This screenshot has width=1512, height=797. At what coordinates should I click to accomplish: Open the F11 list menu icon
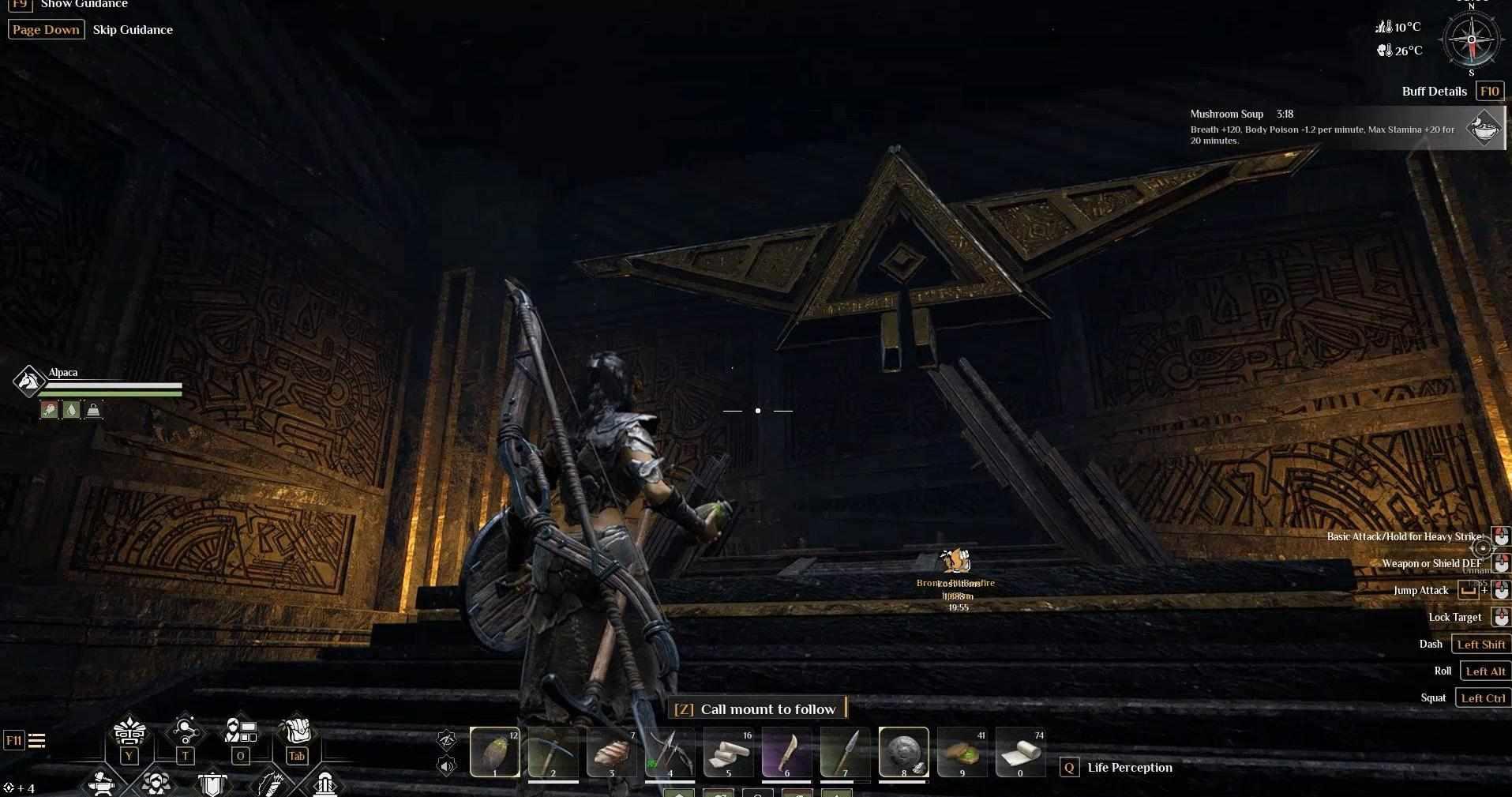[36, 741]
